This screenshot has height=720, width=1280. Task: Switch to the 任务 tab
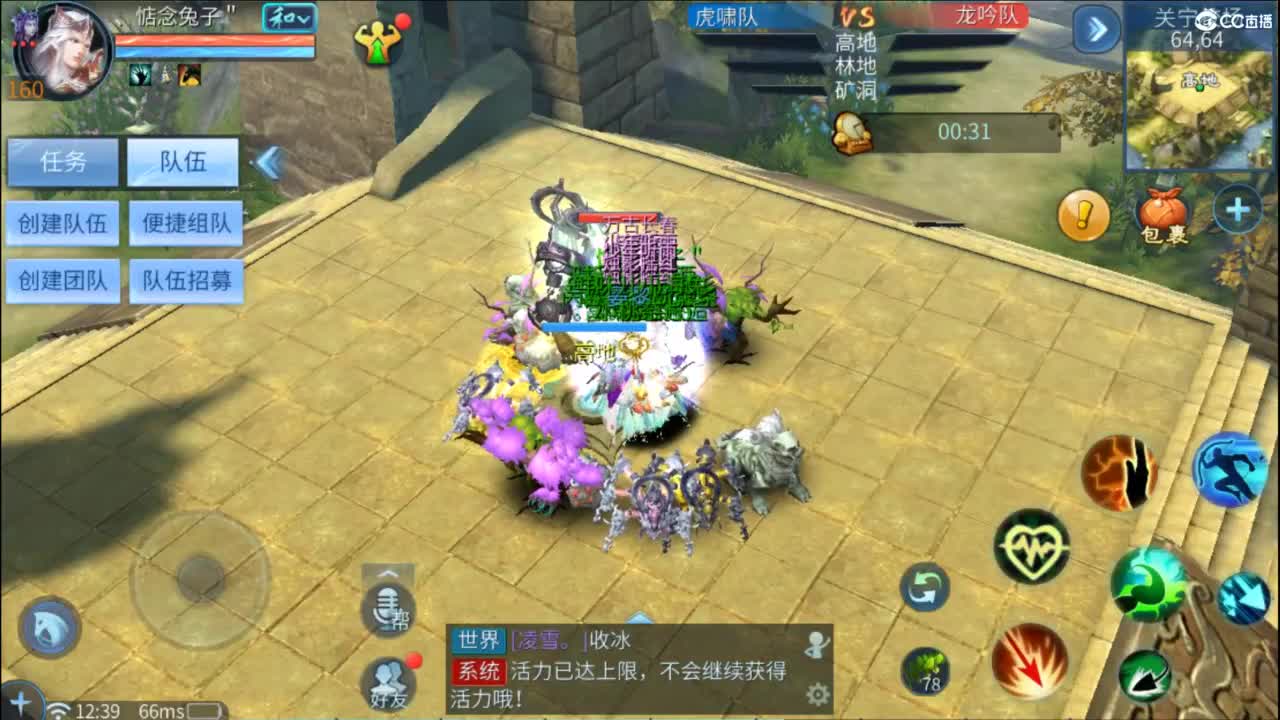click(x=64, y=163)
